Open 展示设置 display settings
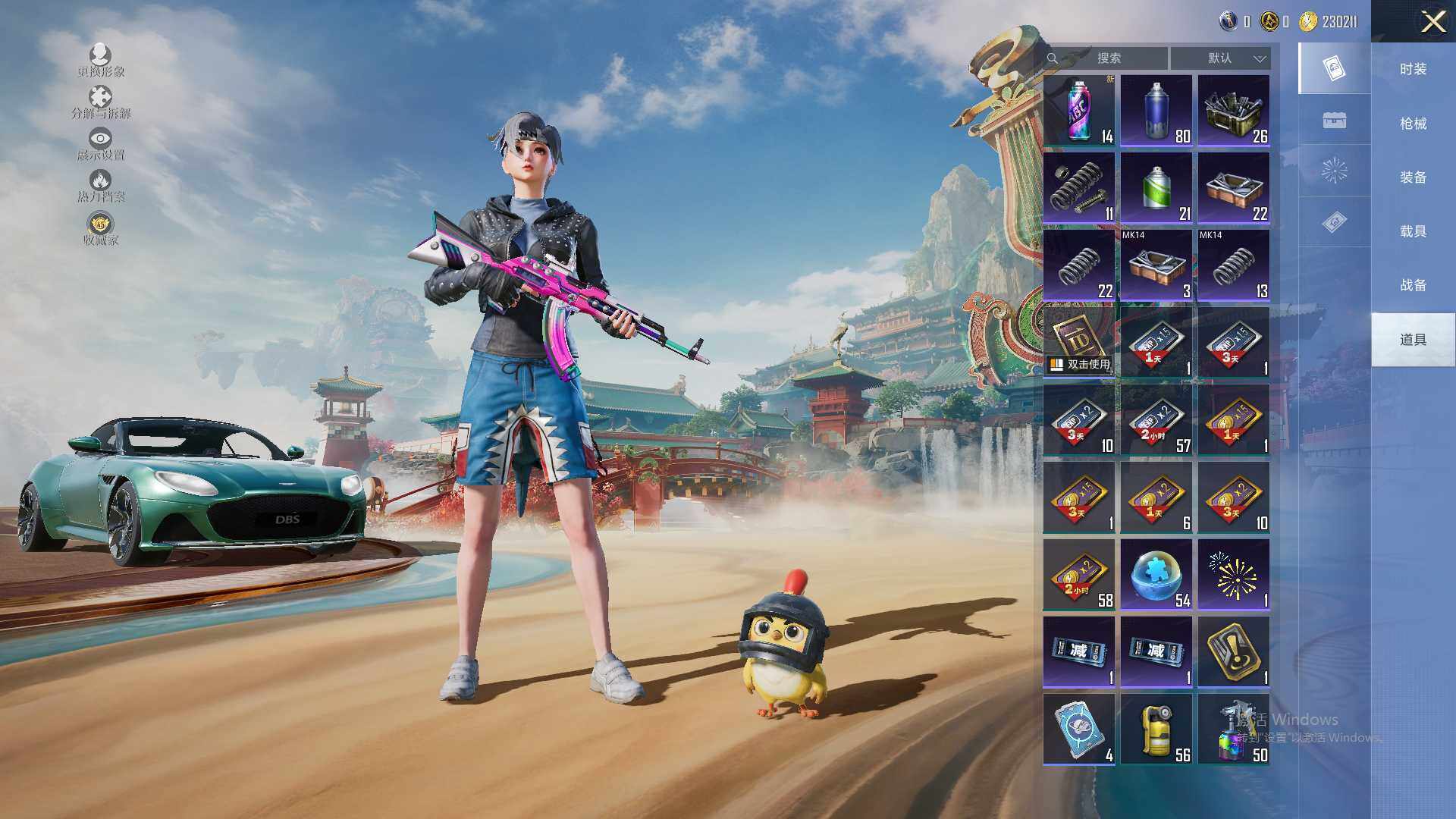The height and width of the screenshot is (819, 1456). tap(100, 144)
